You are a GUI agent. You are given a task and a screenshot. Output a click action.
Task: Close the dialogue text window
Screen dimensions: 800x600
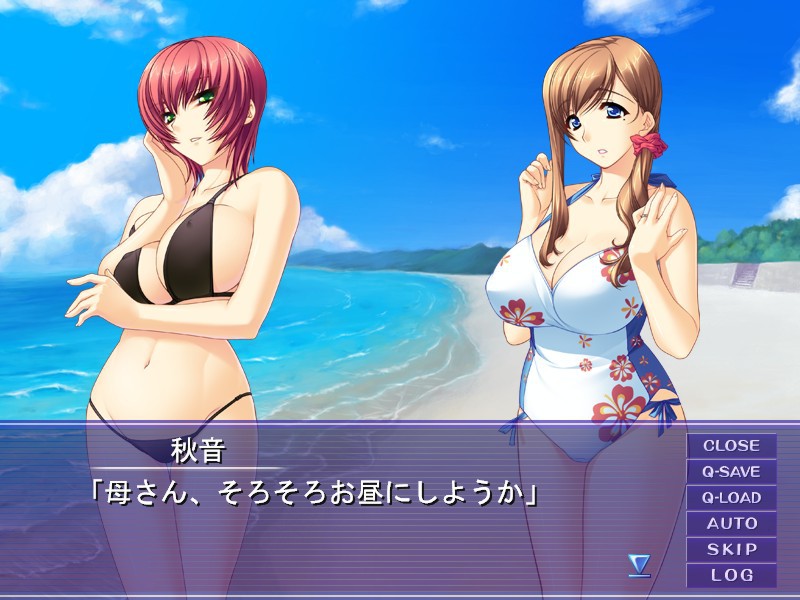(x=731, y=446)
